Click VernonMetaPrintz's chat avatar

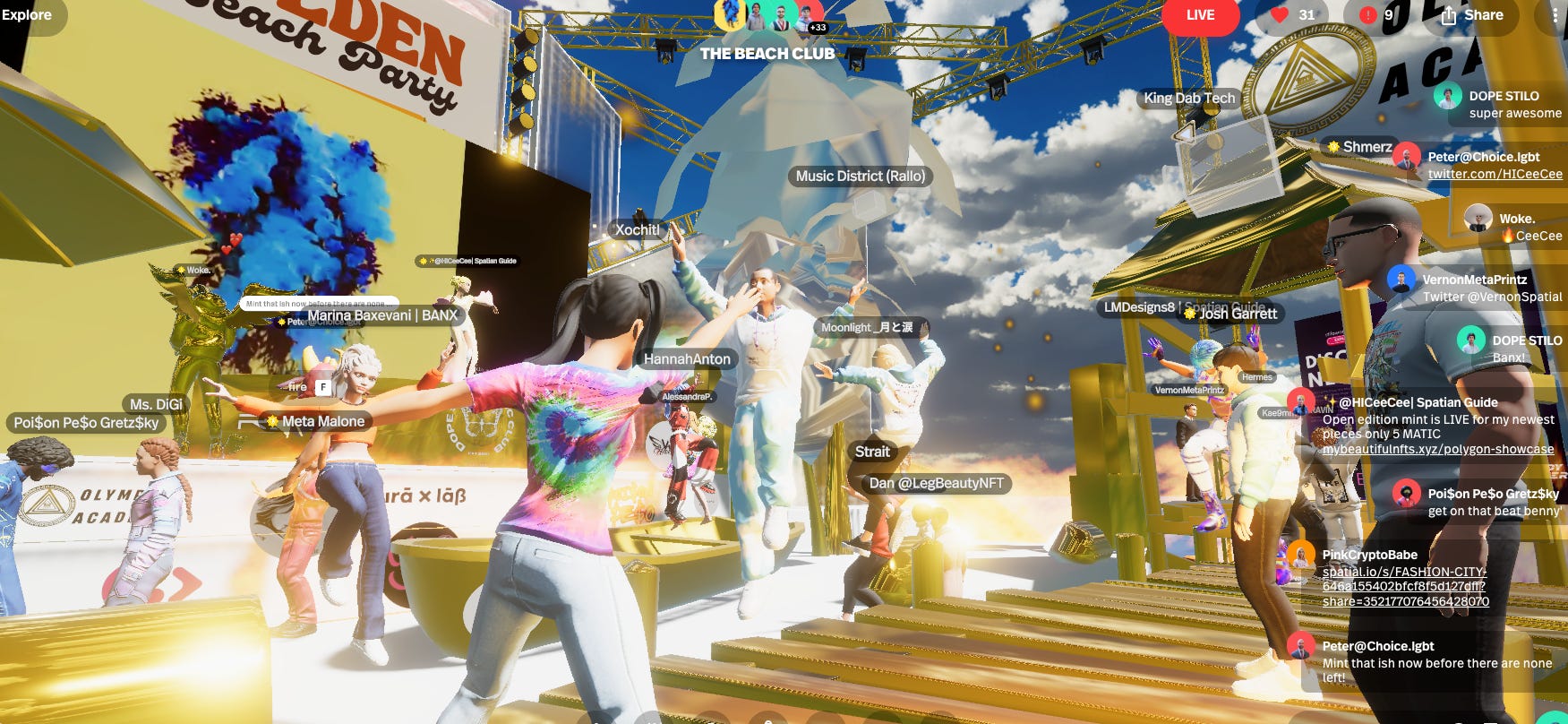(1401, 280)
